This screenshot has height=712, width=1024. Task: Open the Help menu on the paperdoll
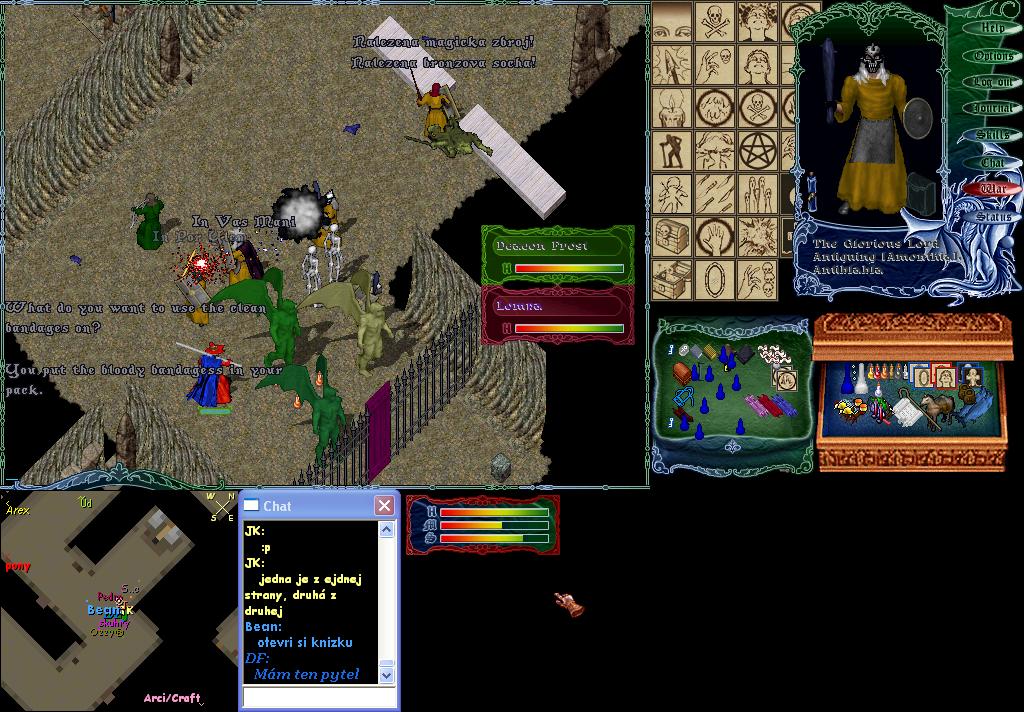[992, 29]
